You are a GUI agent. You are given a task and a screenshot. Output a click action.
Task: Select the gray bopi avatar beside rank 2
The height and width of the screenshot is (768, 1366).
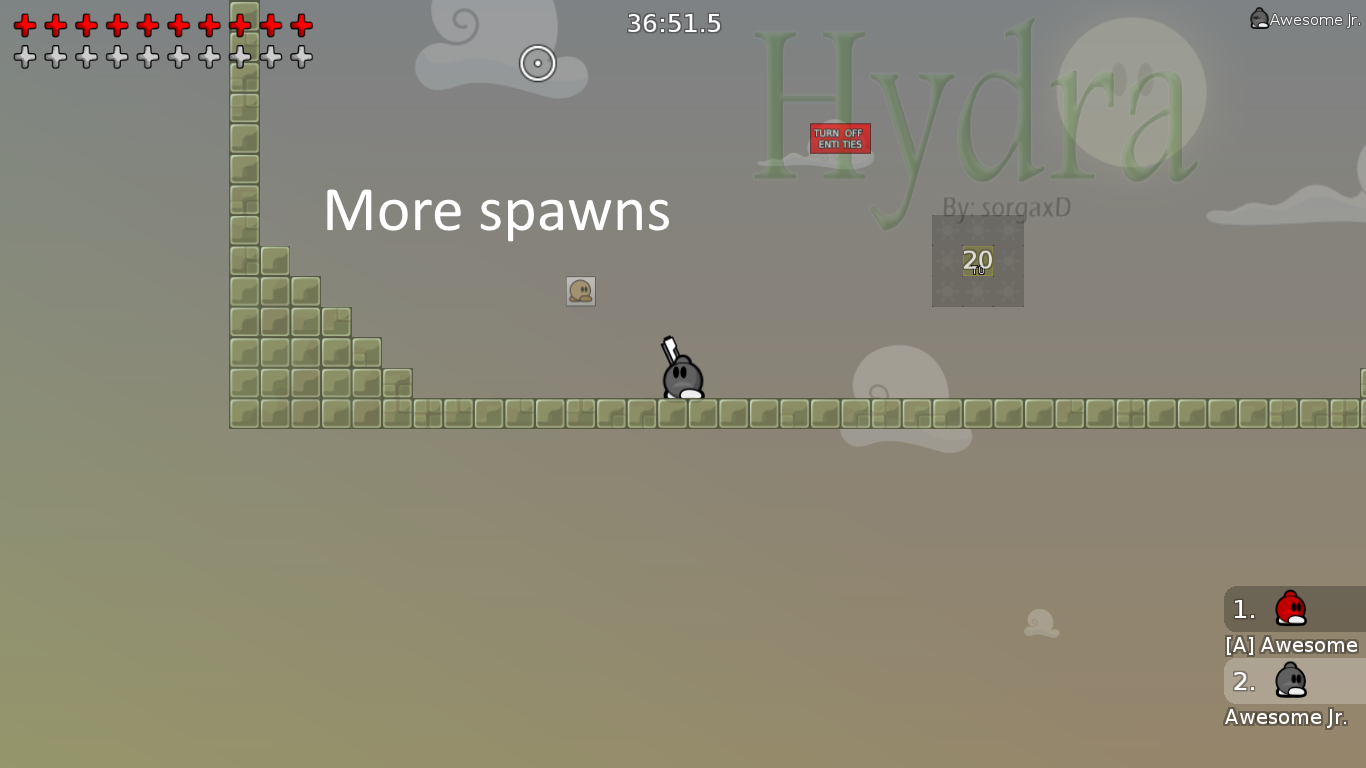tap(1289, 681)
